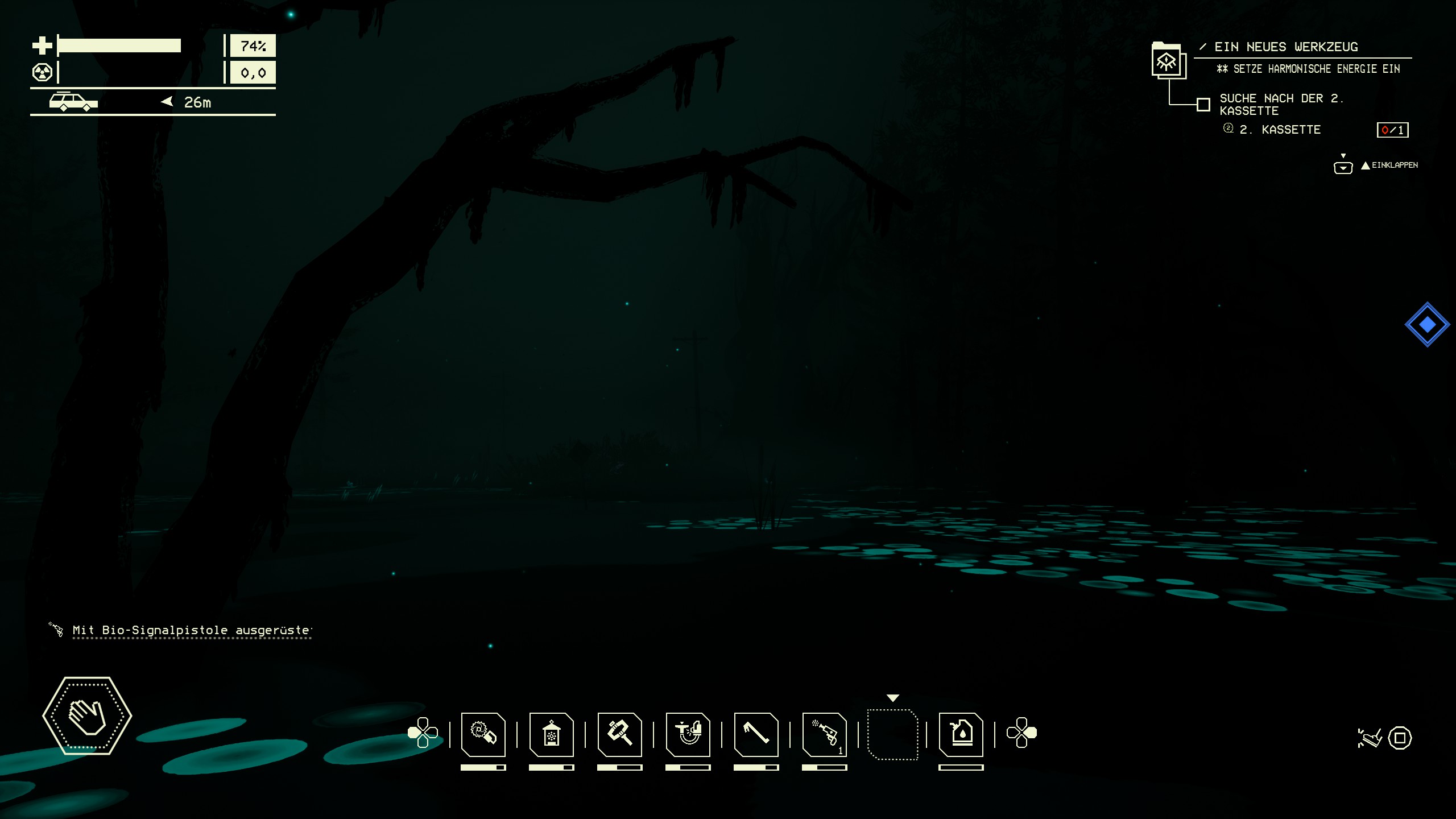Collapse the quest tracker via Einklappen
Viewport: 1456px width, 819px height.
pos(1389,166)
